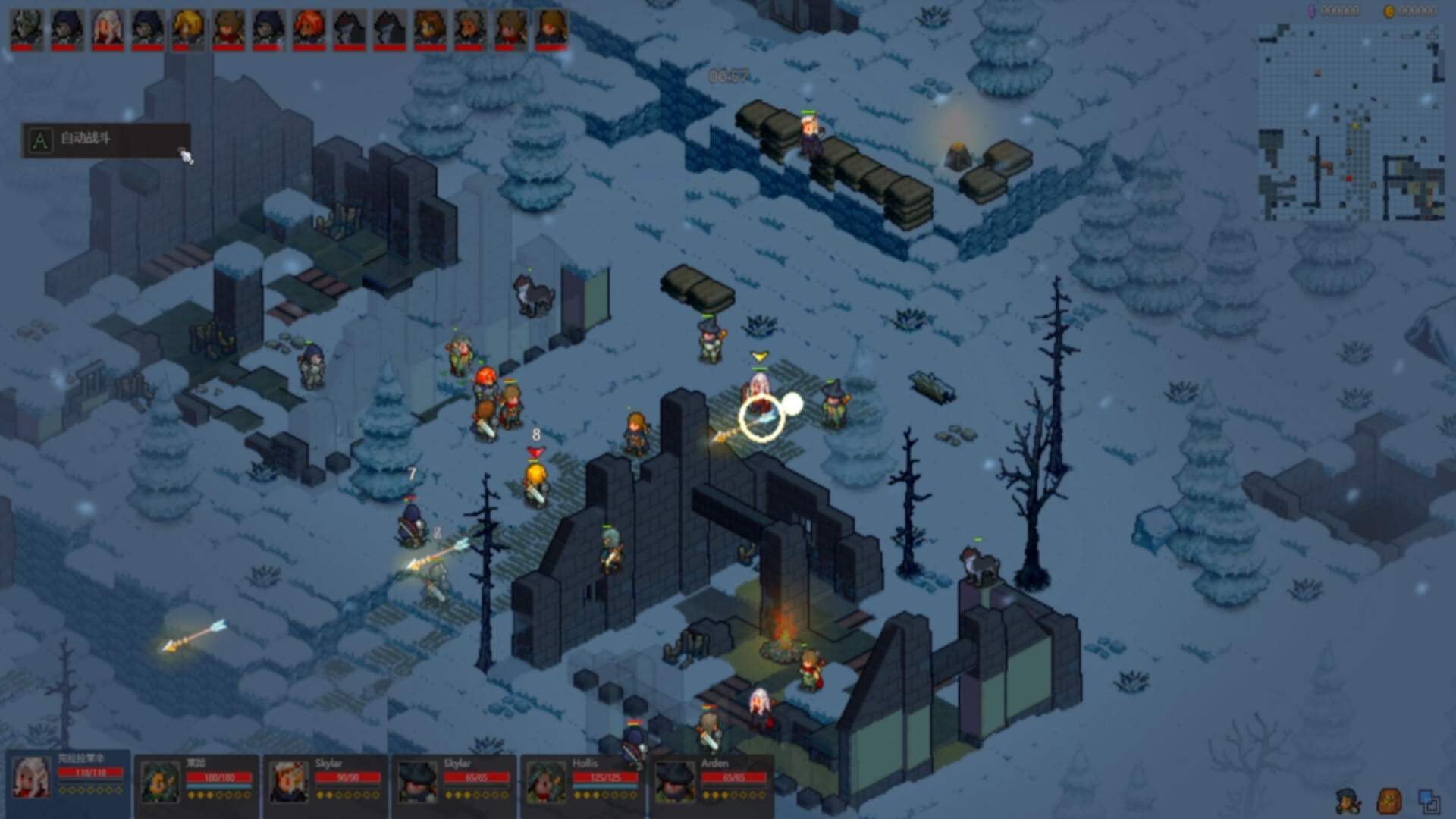Screen dimensions: 1456x819
Task: Click the blue formation/swap icon bottom right
Action: point(1429,800)
